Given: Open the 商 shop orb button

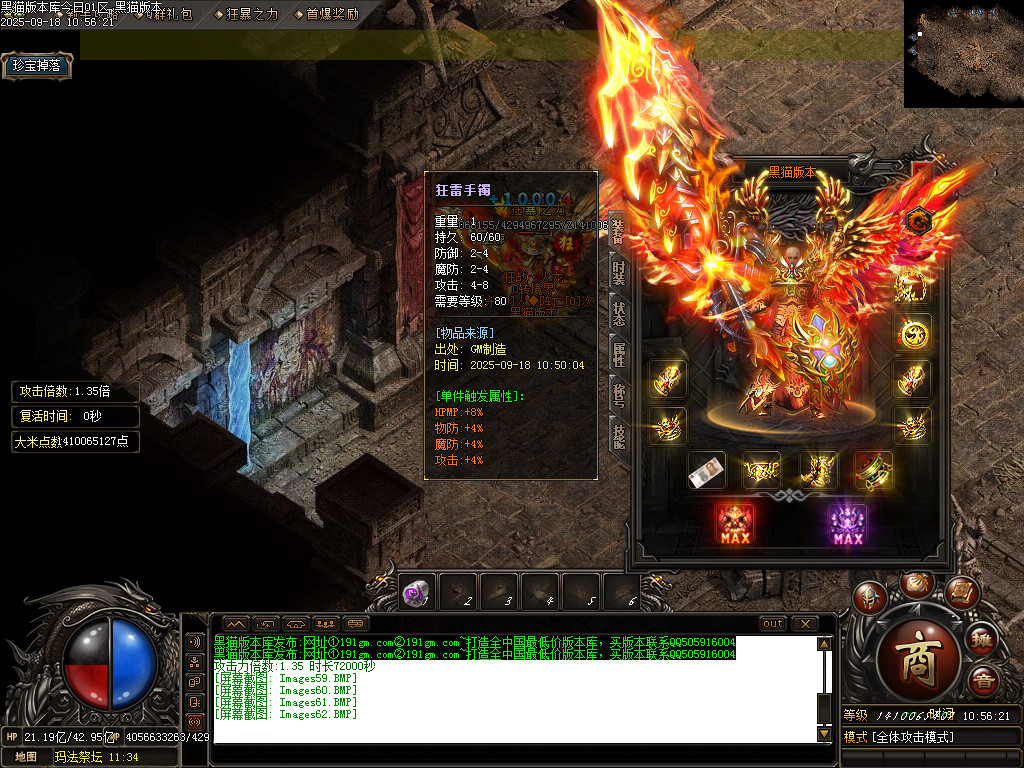Looking at the screenshot, I should [916, 656].
